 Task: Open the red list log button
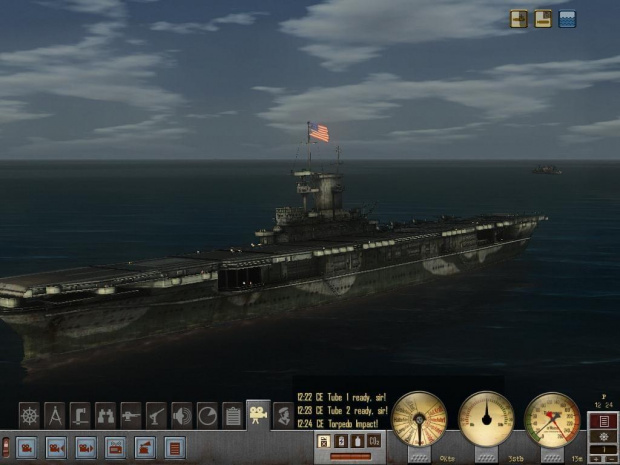click(x=175, y=447)
